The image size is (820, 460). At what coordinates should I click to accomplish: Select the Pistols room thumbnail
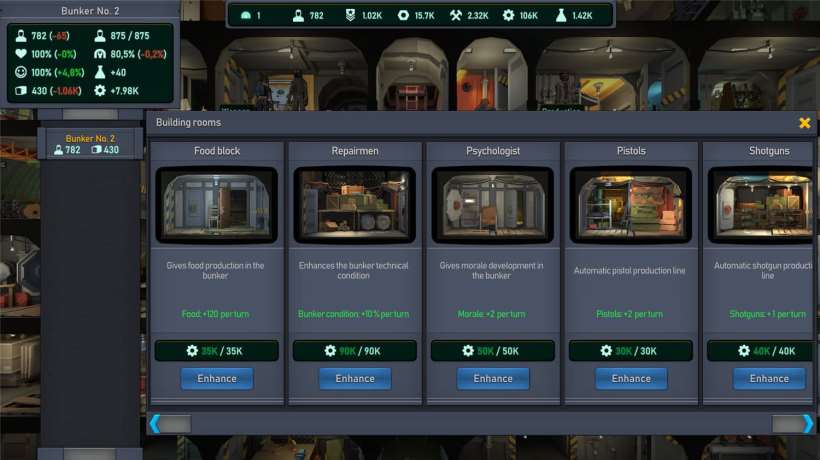click(631, 206)
